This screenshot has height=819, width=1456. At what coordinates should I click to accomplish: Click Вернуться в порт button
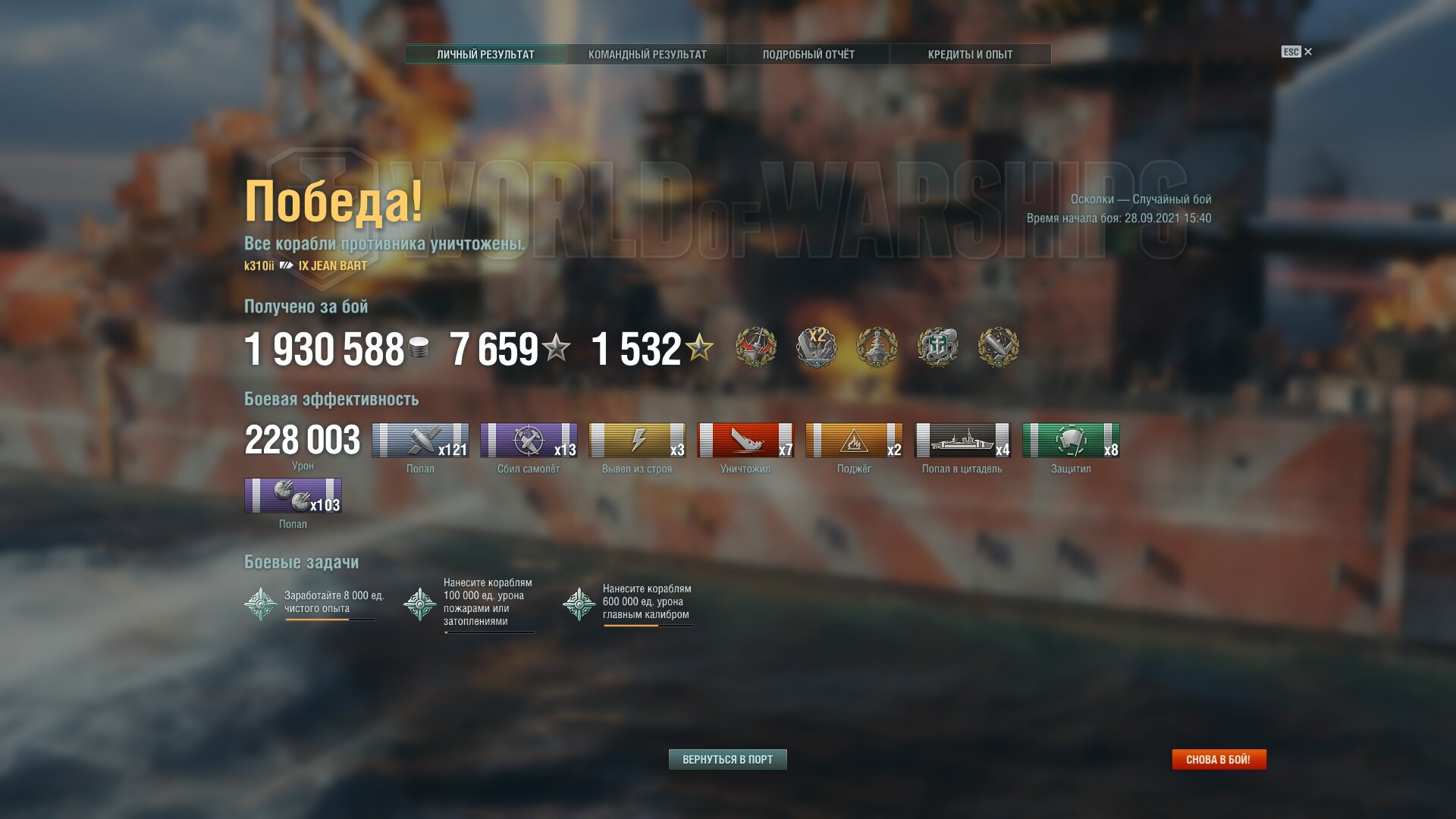click(727, 759)
